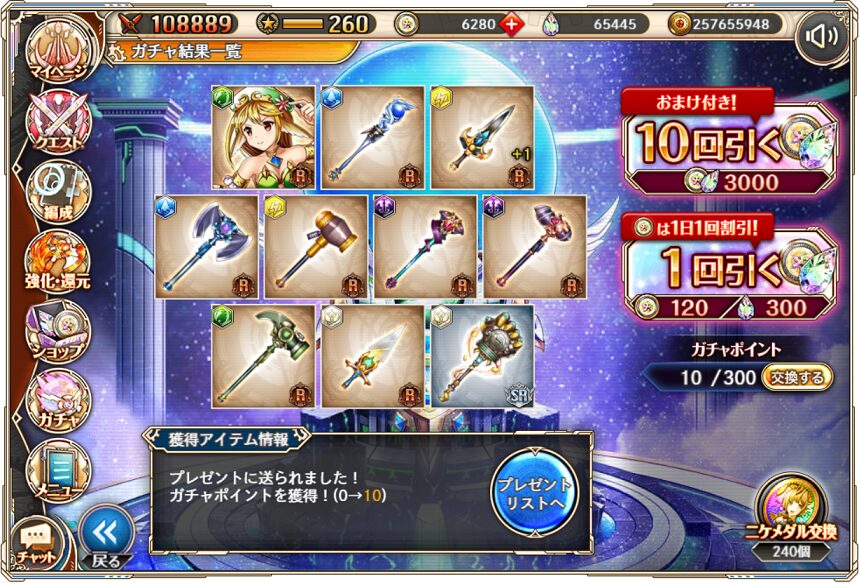859x583 pixels.
Task: Pull the 10回引く gacha
Action: [728, 142]
